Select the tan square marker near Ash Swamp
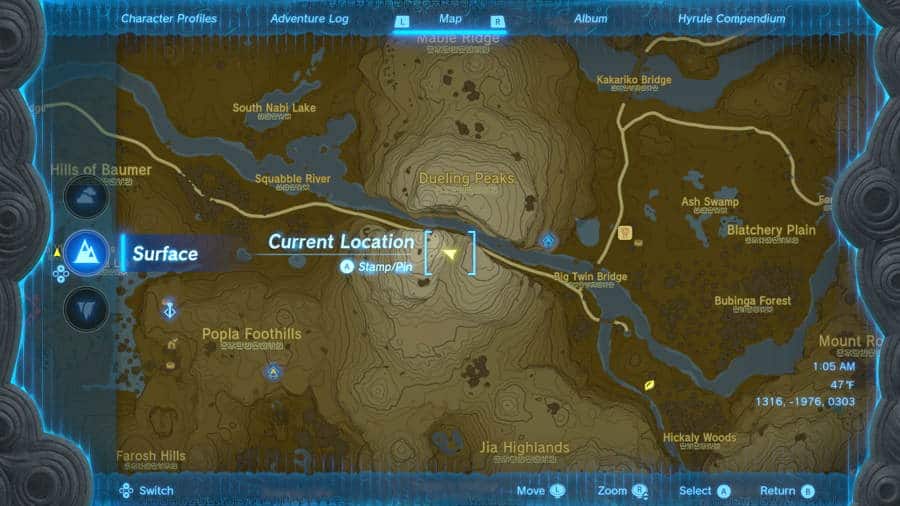The width and height of the screenshot is (900, 506). pos(626,234)
